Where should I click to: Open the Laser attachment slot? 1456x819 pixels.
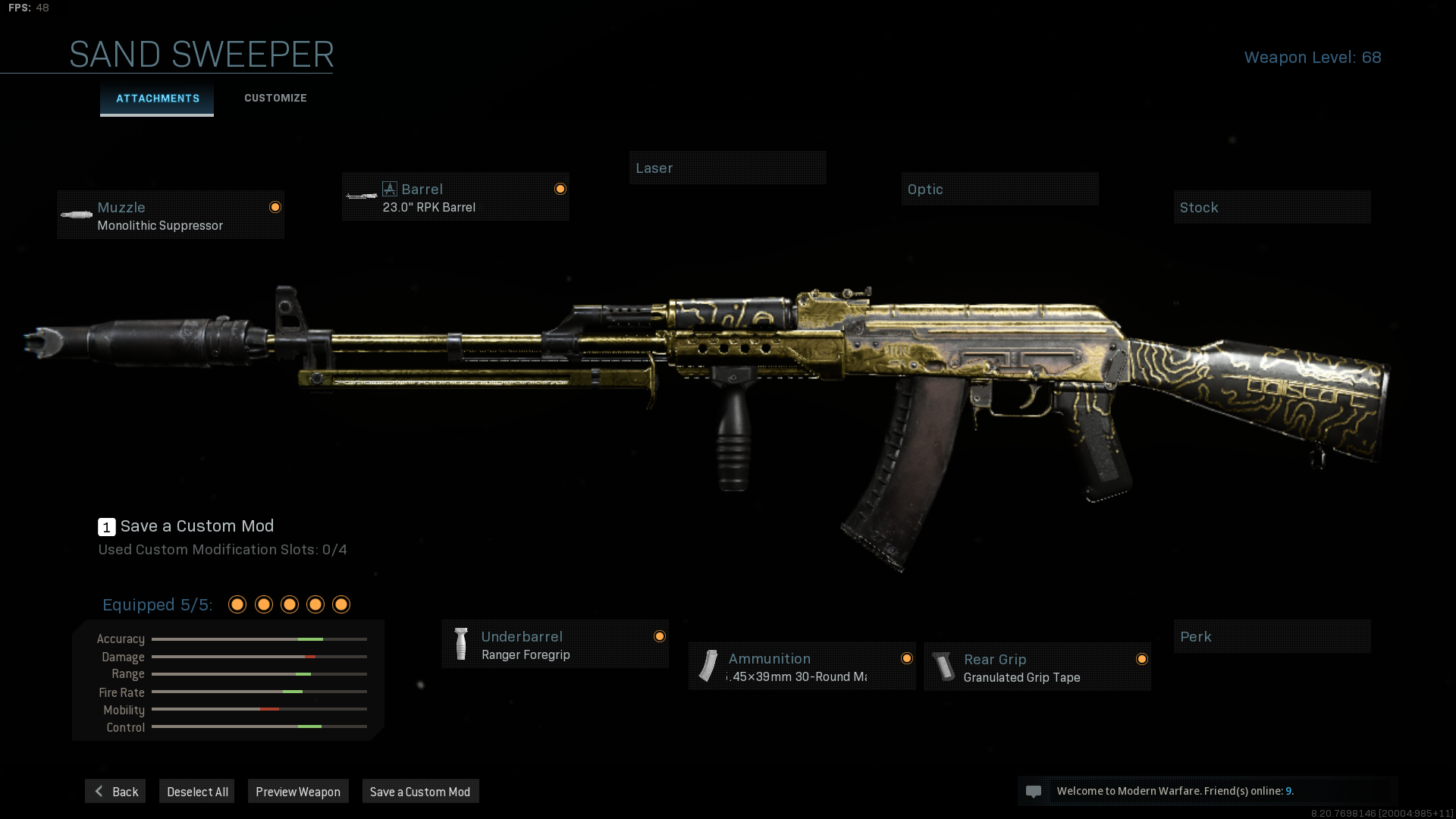(727, 168)
